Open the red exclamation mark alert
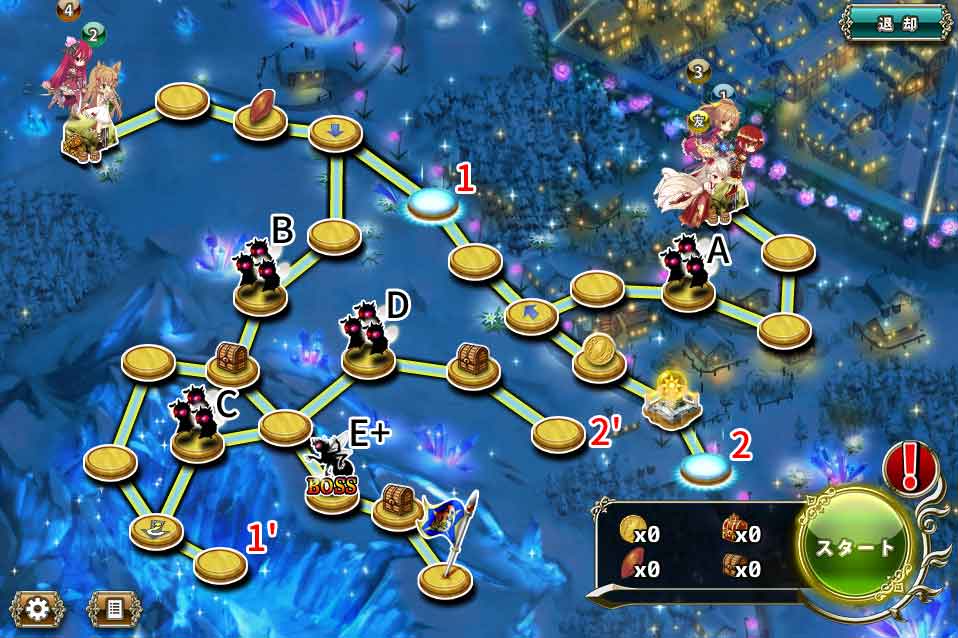Screen dimensions: 958x638 [x=908, y=467]
